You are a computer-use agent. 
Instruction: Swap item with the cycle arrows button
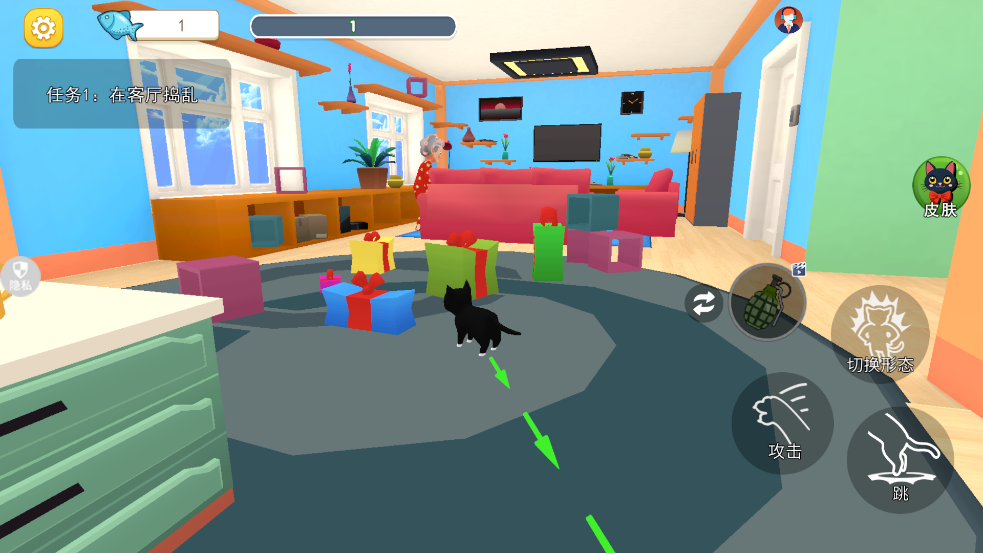click(704, 304)
